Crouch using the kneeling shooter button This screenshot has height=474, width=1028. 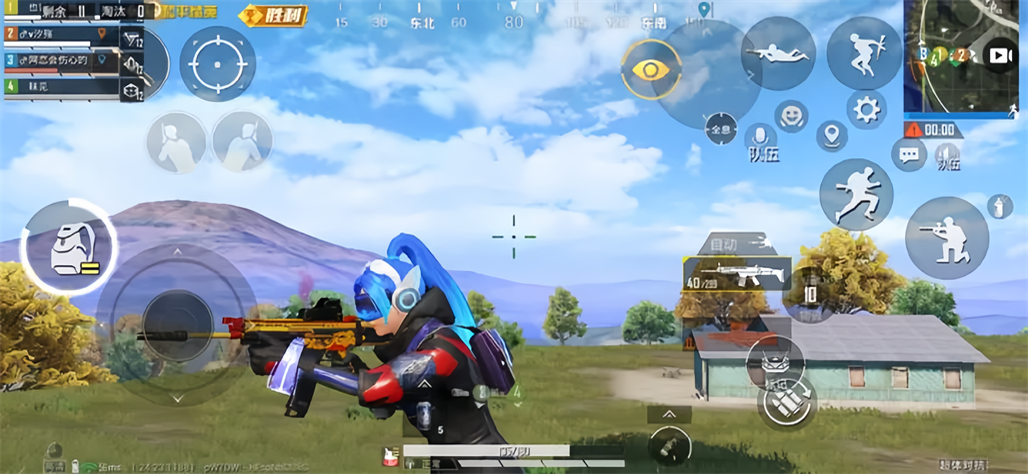(946, 238)
